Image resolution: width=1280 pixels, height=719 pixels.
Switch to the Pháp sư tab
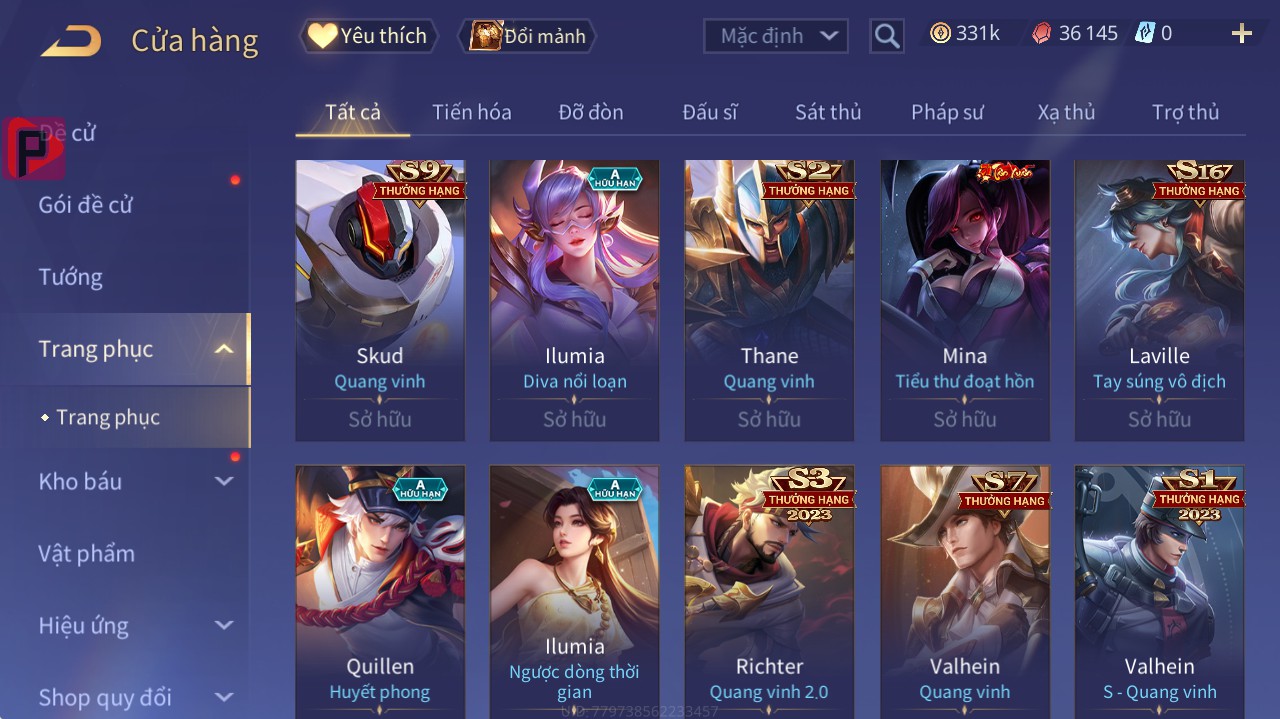[947, 112]
